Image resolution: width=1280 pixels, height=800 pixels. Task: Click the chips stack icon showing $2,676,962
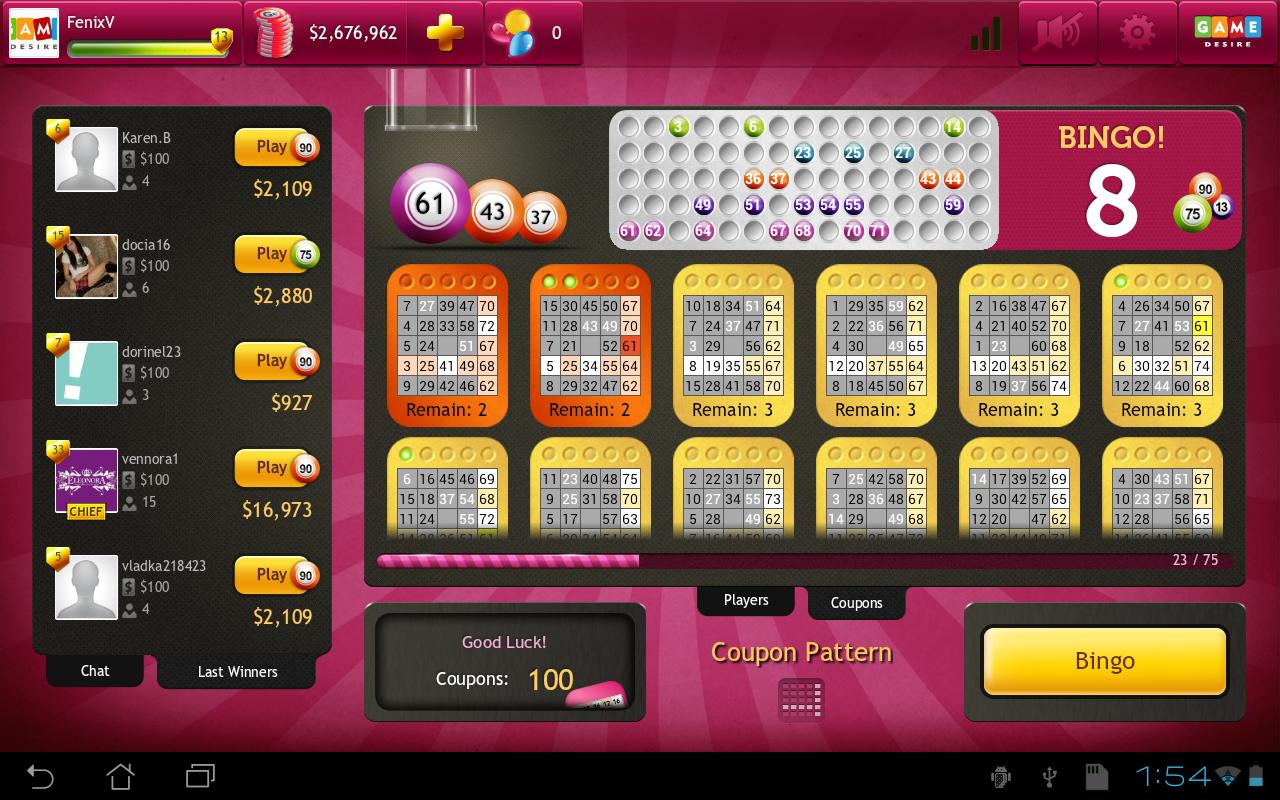pos(273,32)
